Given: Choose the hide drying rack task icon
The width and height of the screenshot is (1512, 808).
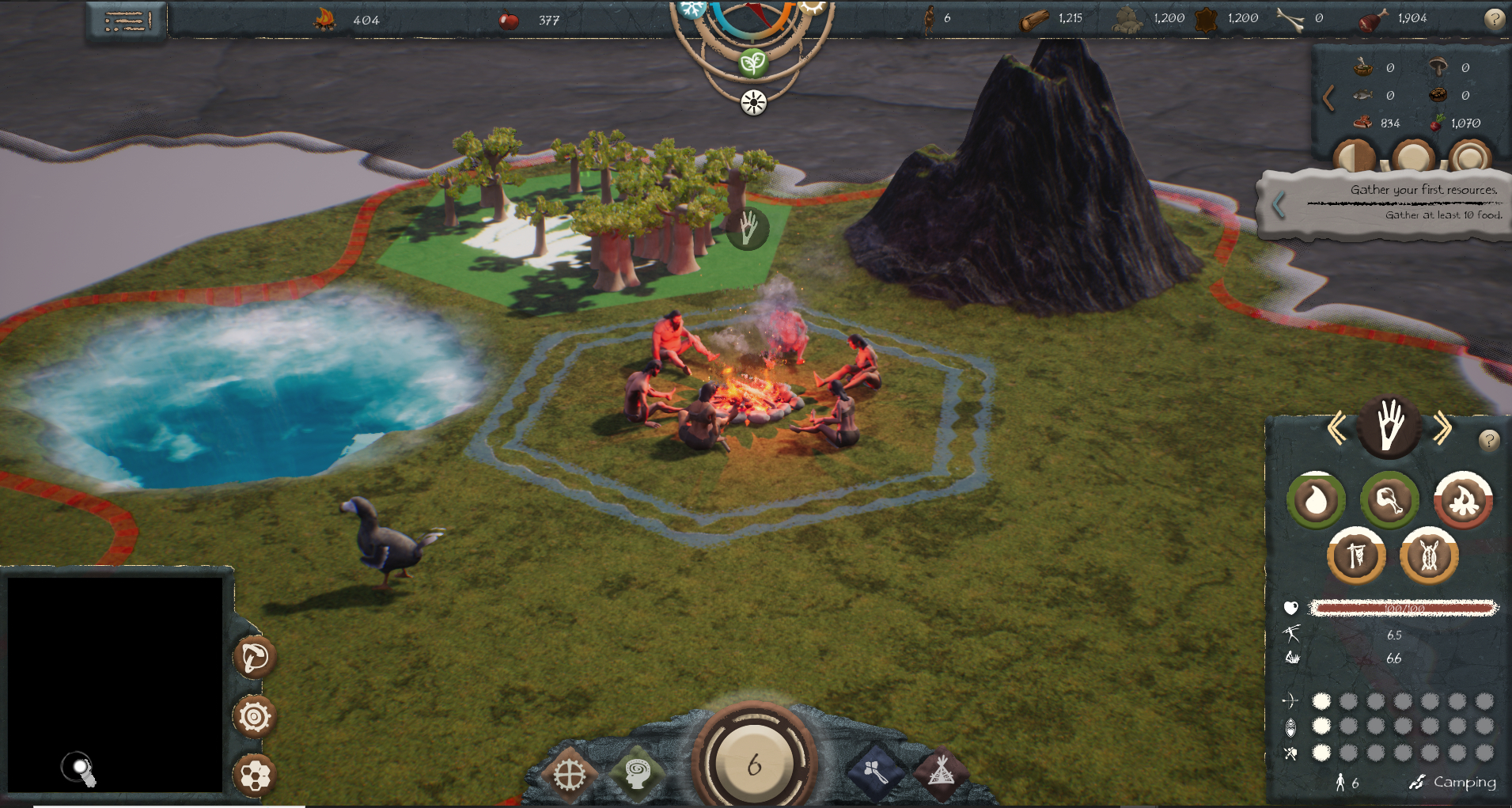Looking at the screenshot, I should click(1356, 556).
